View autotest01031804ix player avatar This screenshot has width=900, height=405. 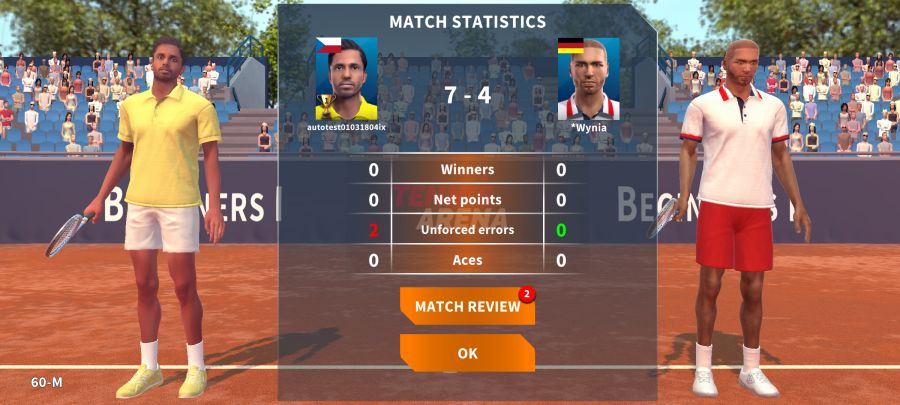pos(346,79)
